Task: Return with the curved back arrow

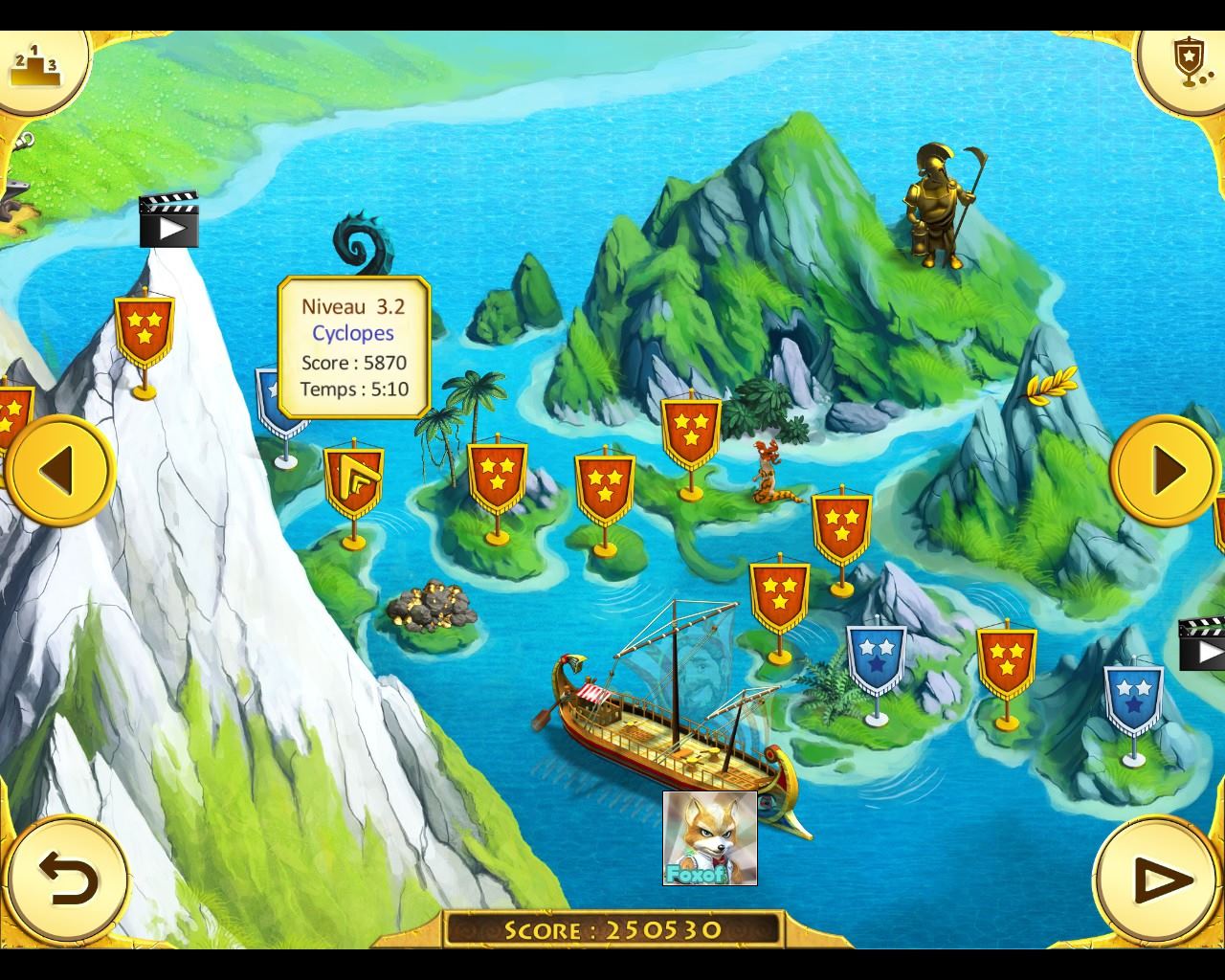Action: (67, 879)
